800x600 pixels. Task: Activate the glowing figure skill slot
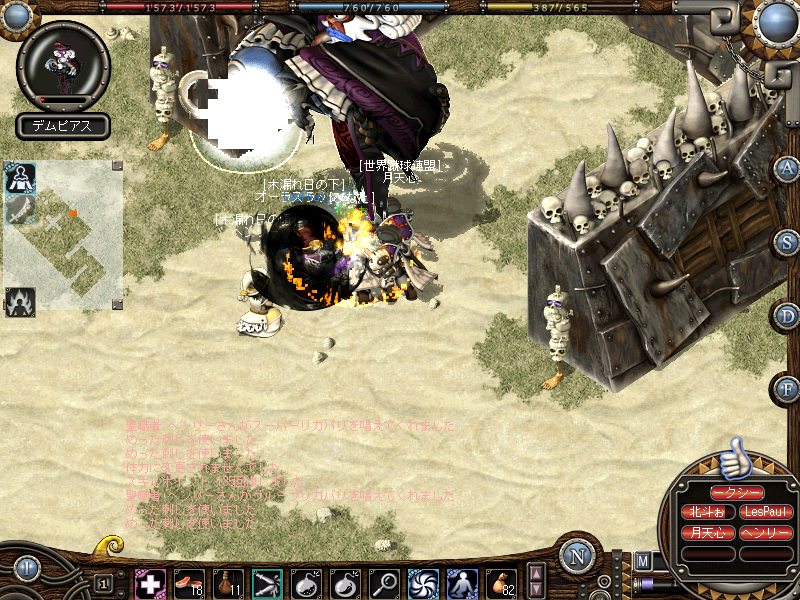coord(462,582)
